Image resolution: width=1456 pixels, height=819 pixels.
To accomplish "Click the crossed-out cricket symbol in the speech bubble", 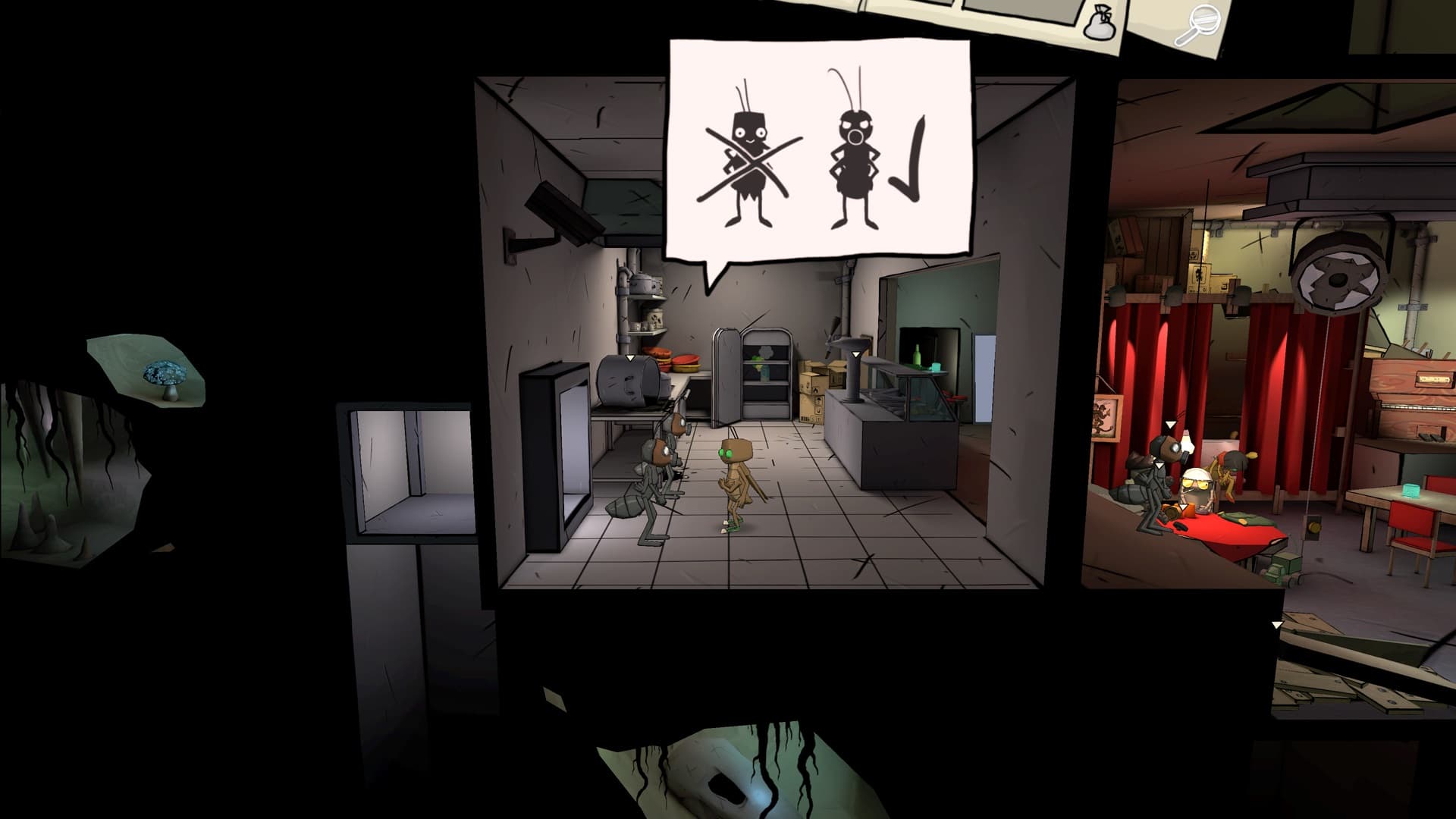I will tap(746, 163).
